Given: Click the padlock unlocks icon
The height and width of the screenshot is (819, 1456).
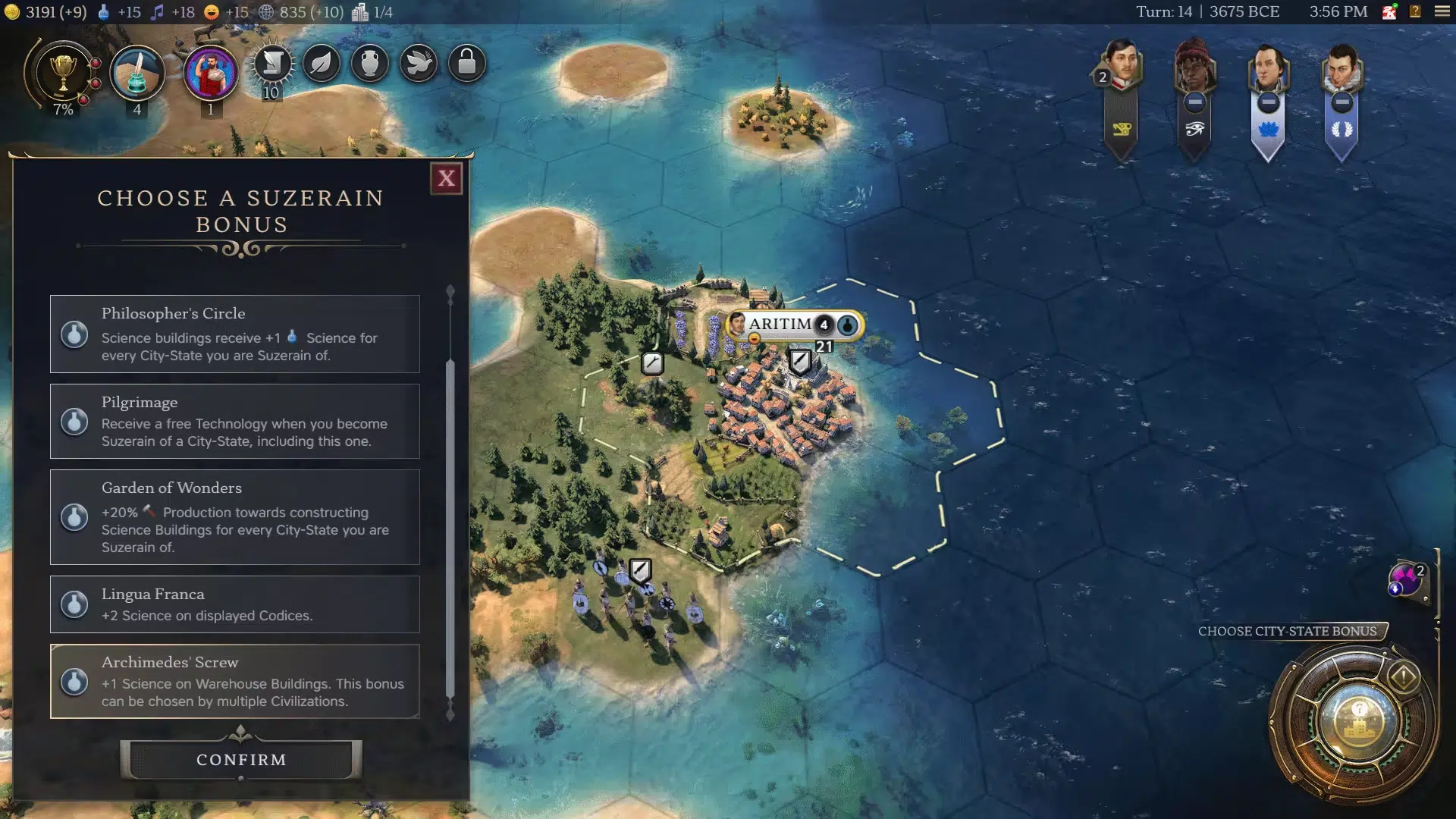Looking at the screenshot, I should pos(467,64).
